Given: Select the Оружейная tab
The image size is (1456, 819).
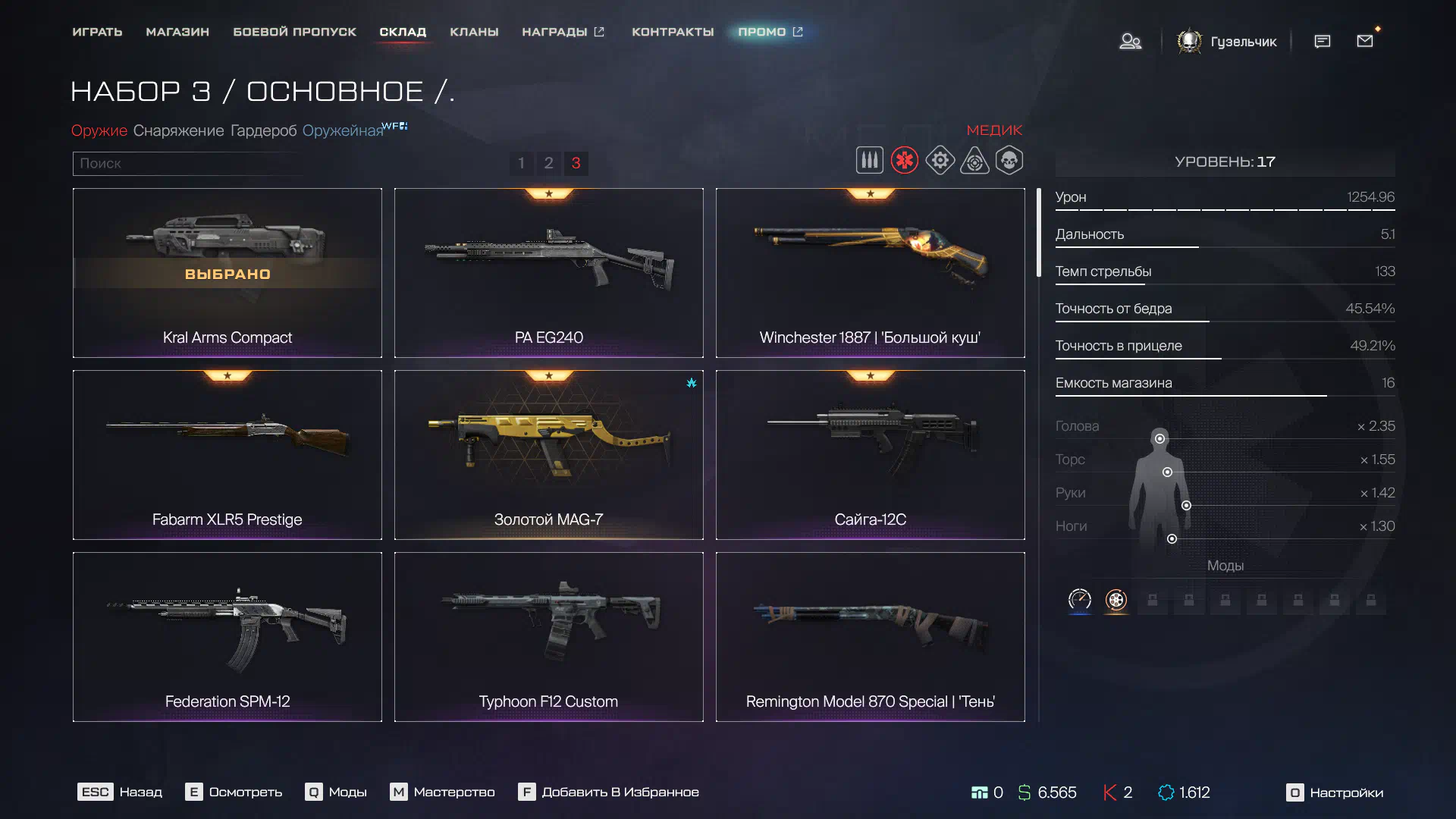Looking at the screenshot, I should (x=343, y=130).
